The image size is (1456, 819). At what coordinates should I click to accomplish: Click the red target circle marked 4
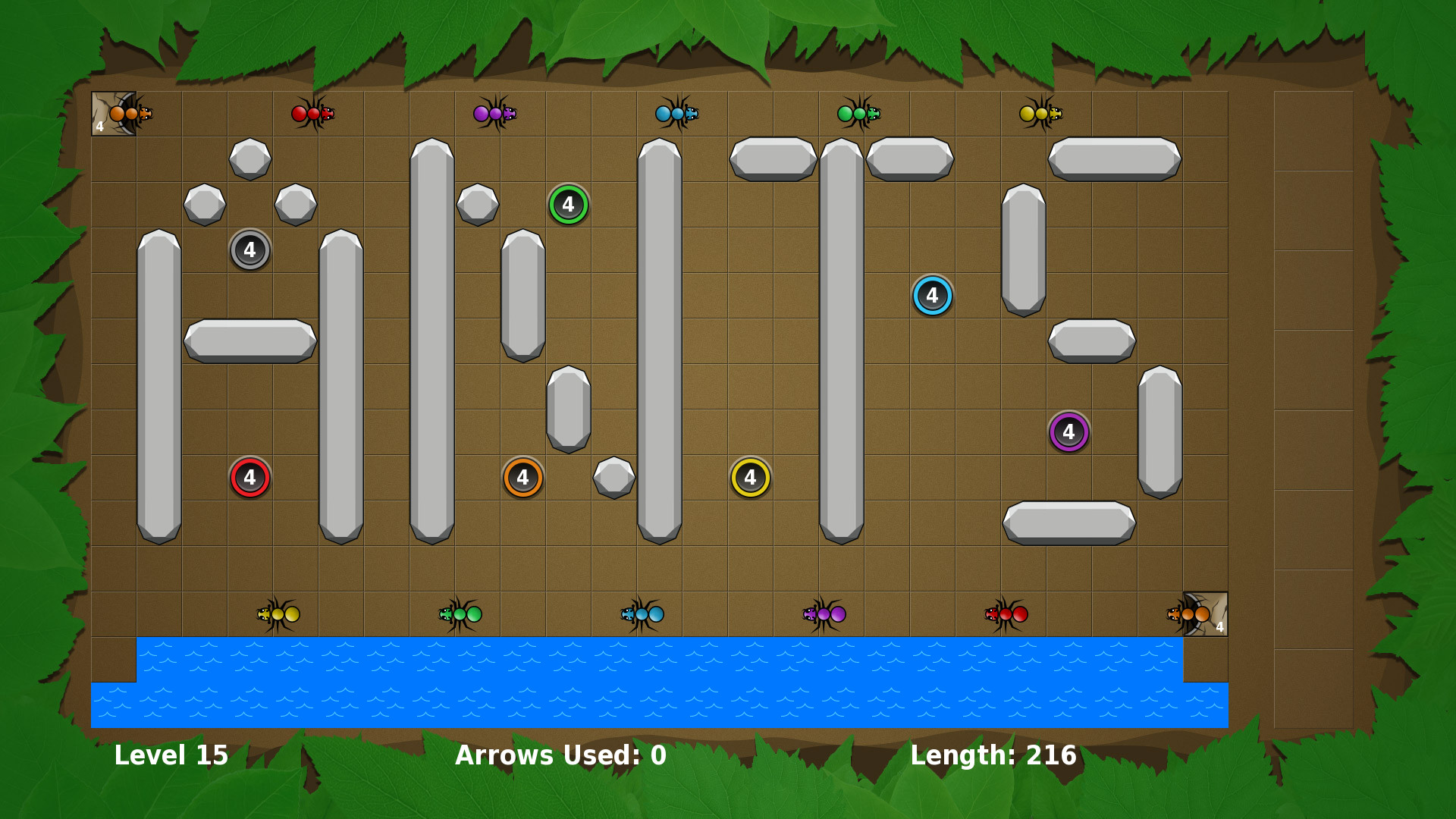click(249, 476)
